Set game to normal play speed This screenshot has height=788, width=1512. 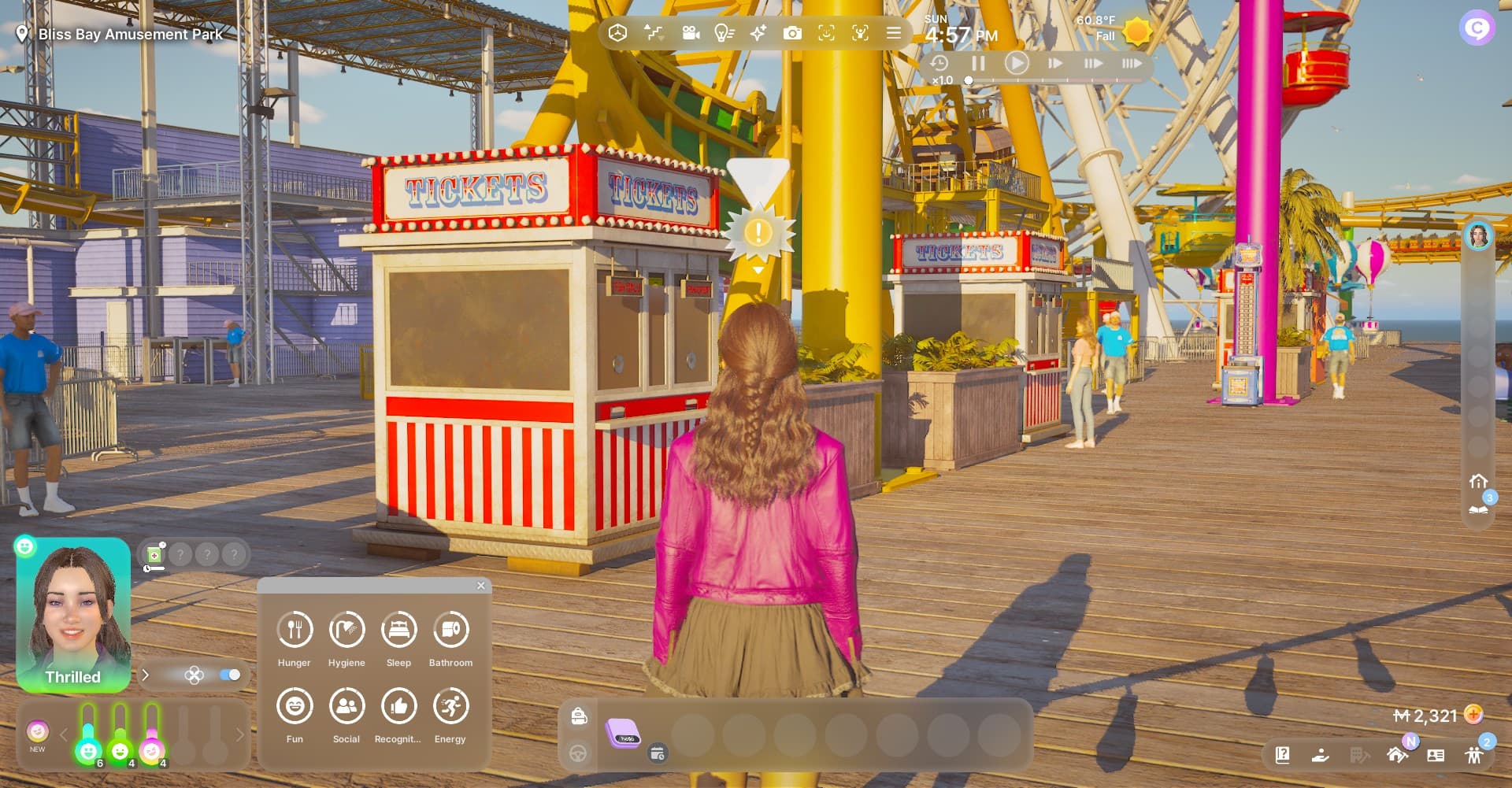click(1017, 63)
